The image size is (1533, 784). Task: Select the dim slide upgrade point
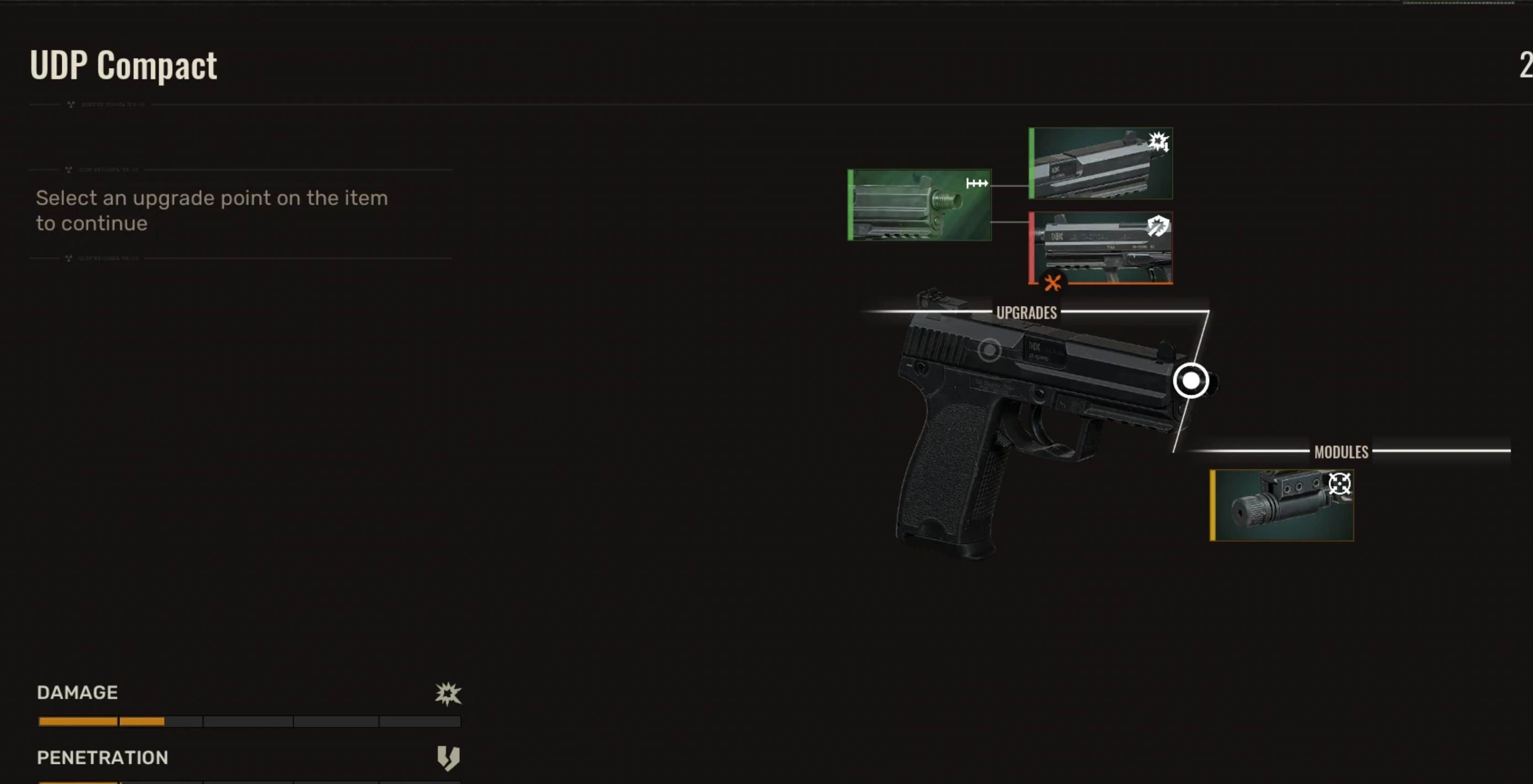click(989, 350)
